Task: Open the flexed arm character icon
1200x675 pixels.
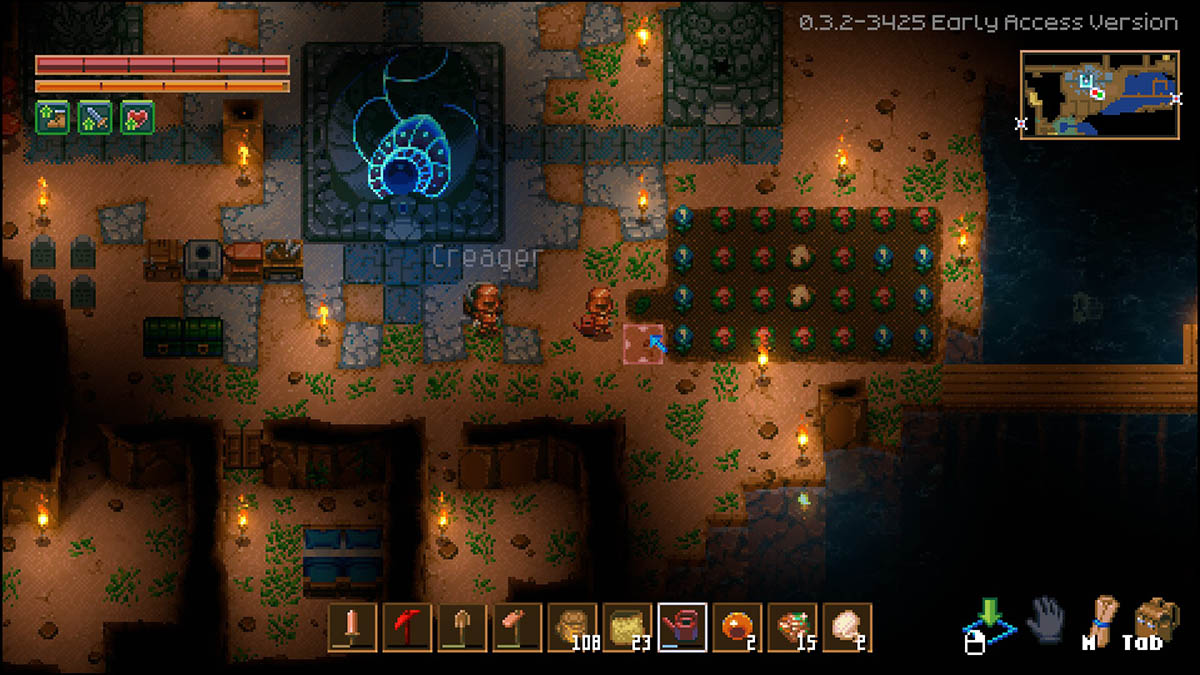Action: [x=1102, y=619]
